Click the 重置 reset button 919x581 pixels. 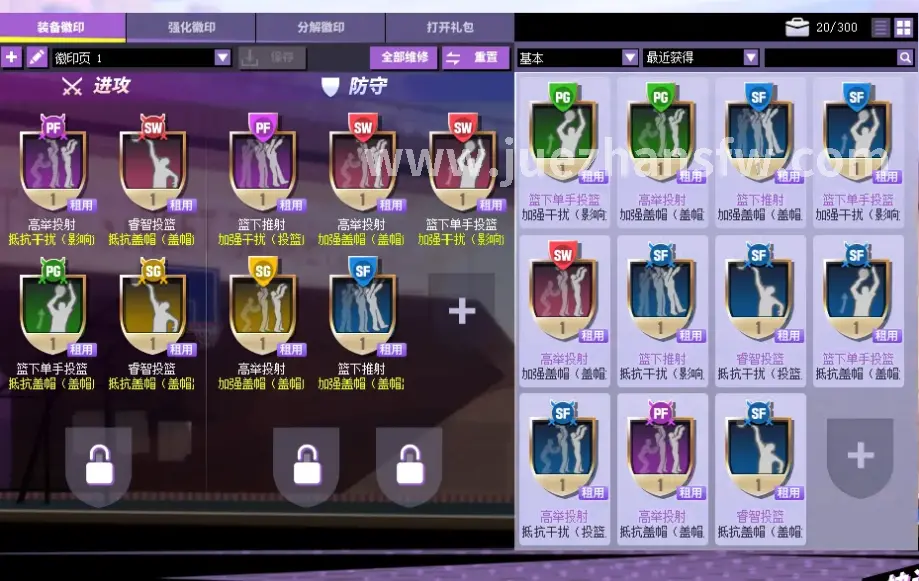474,58
